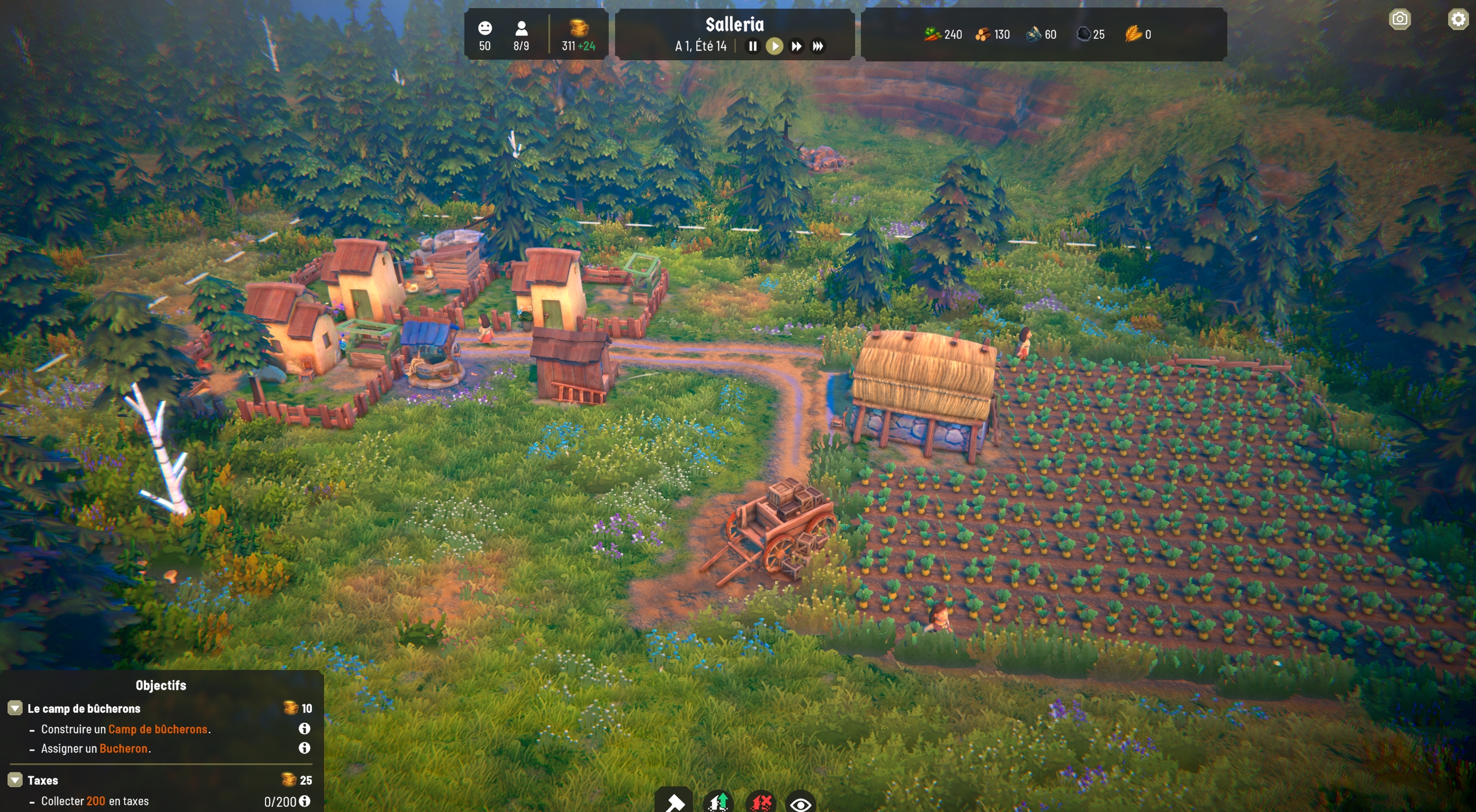Select the upgrade building tool with green arrow
The image size is (1476, 812).
tap(718, 803)
